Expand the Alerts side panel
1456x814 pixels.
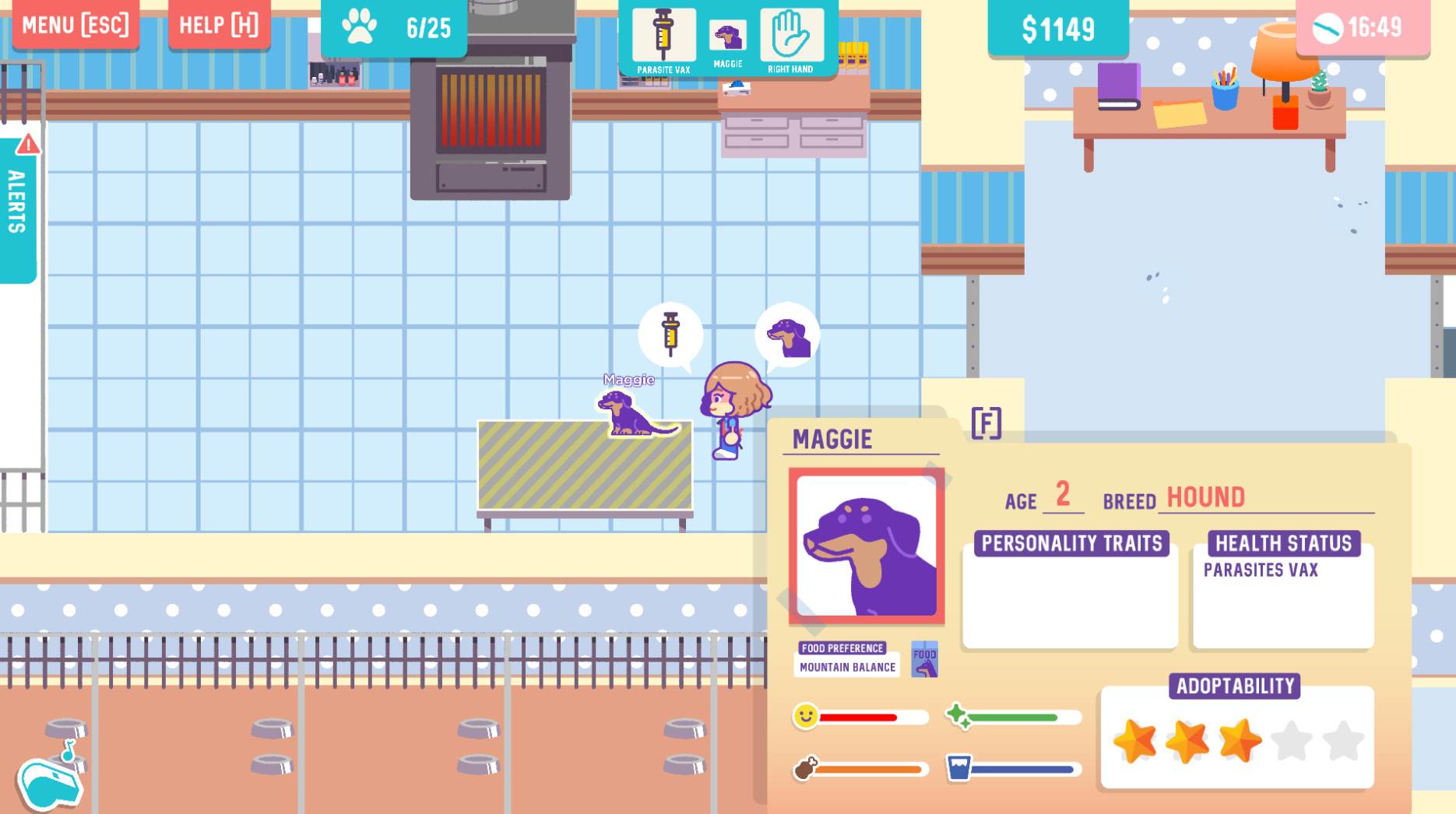(17, 206)
